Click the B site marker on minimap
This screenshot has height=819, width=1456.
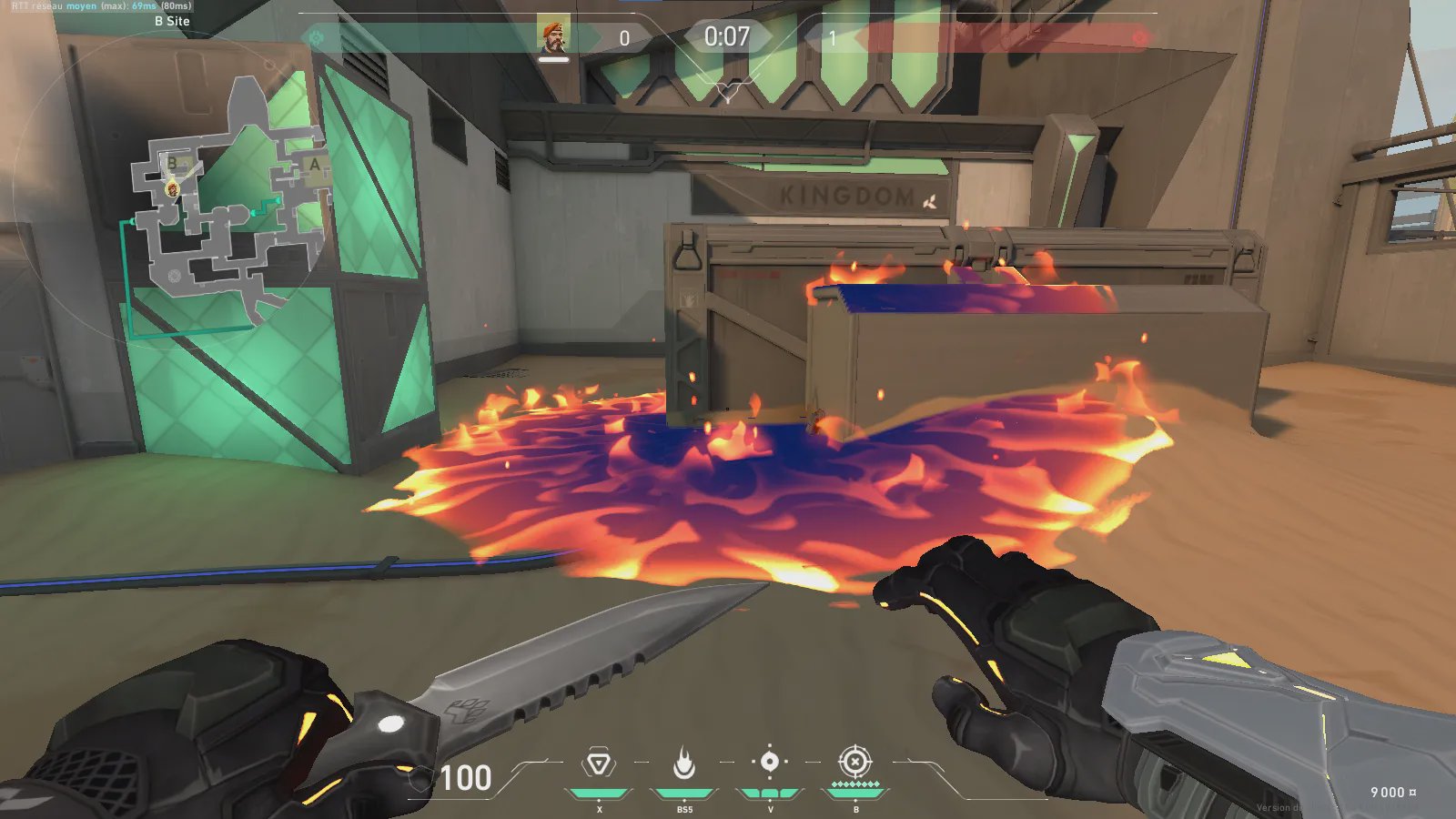pos(172,164)
